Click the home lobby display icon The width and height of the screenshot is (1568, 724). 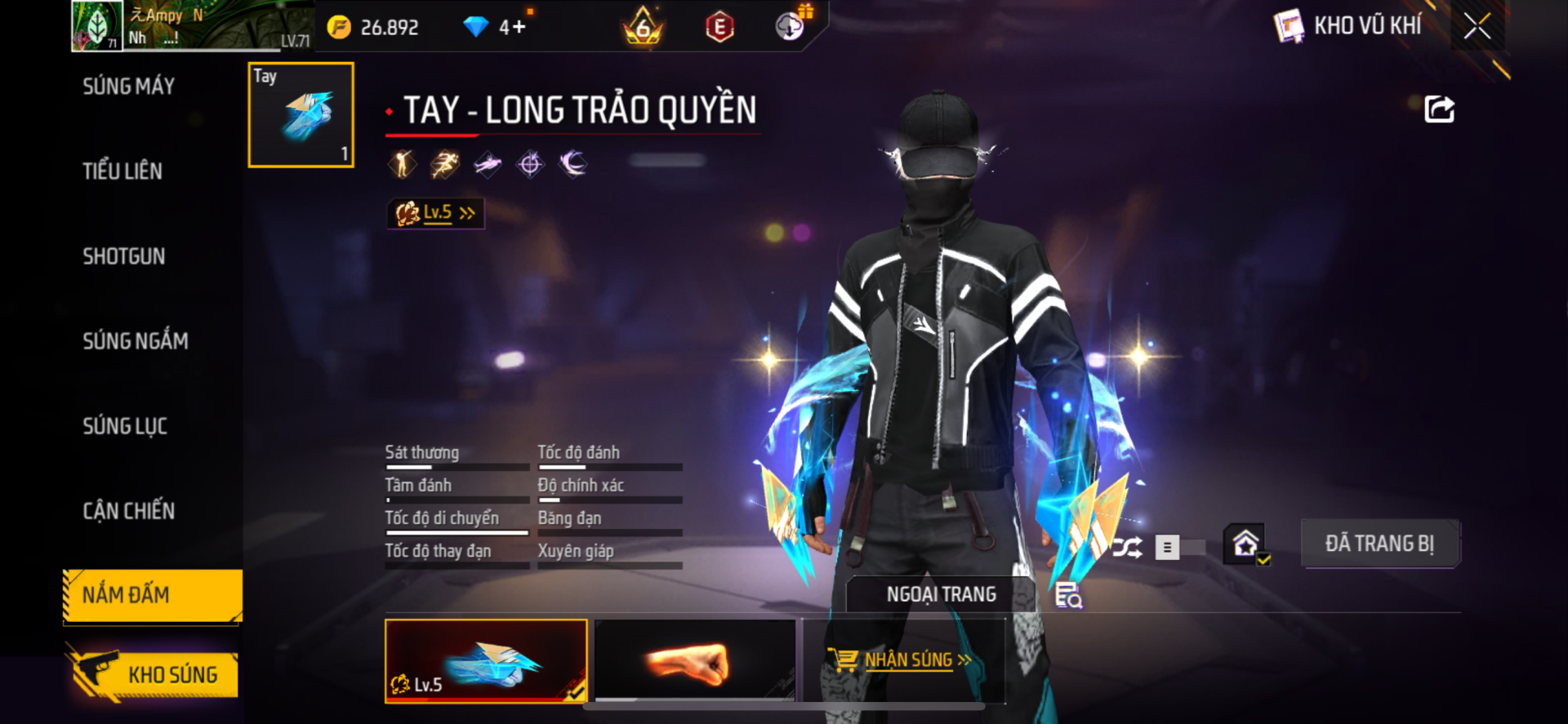pos(1245,544)
